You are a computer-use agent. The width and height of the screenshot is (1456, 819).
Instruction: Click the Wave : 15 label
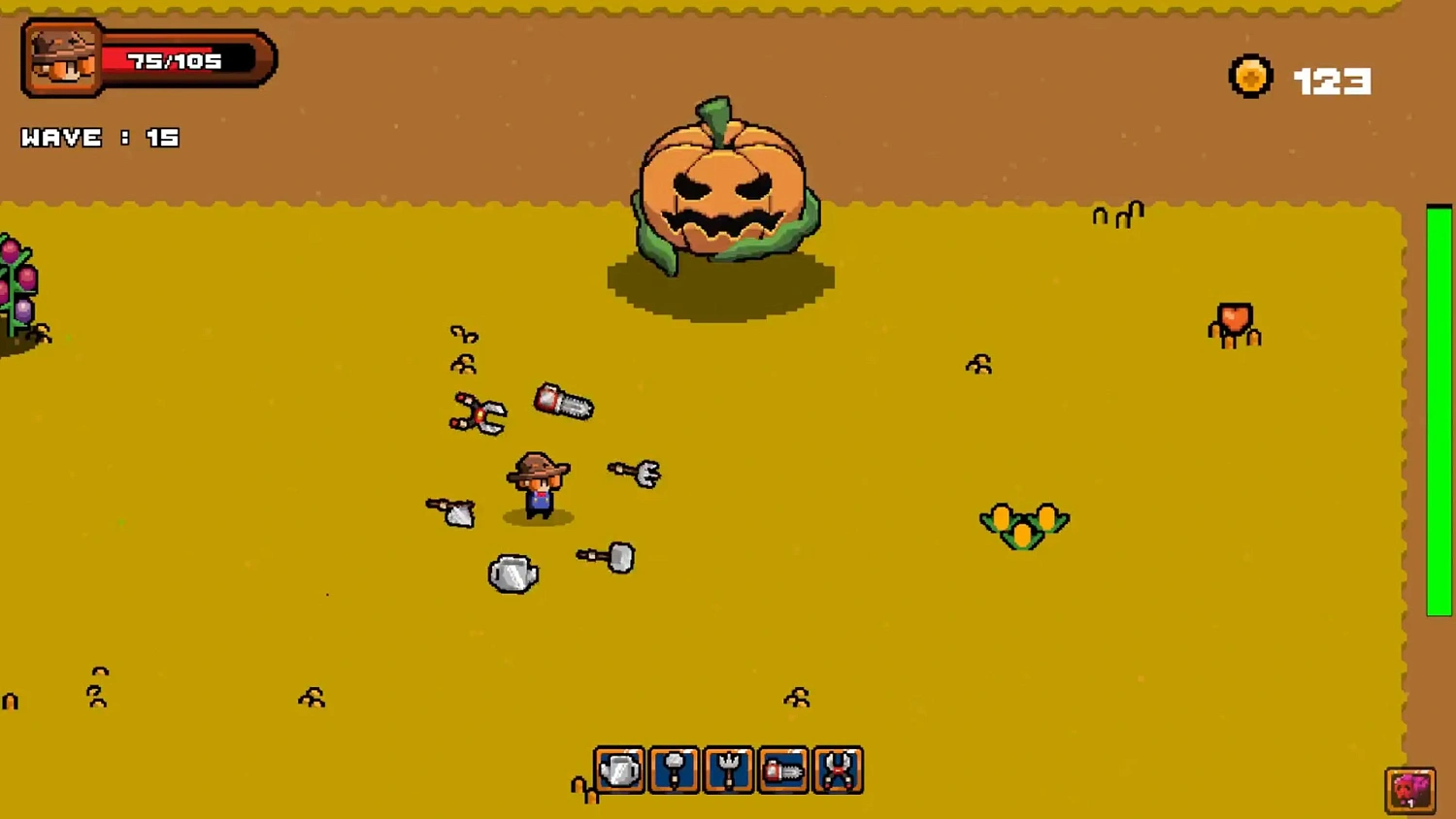pyautogui.click(x=102, y=137)
